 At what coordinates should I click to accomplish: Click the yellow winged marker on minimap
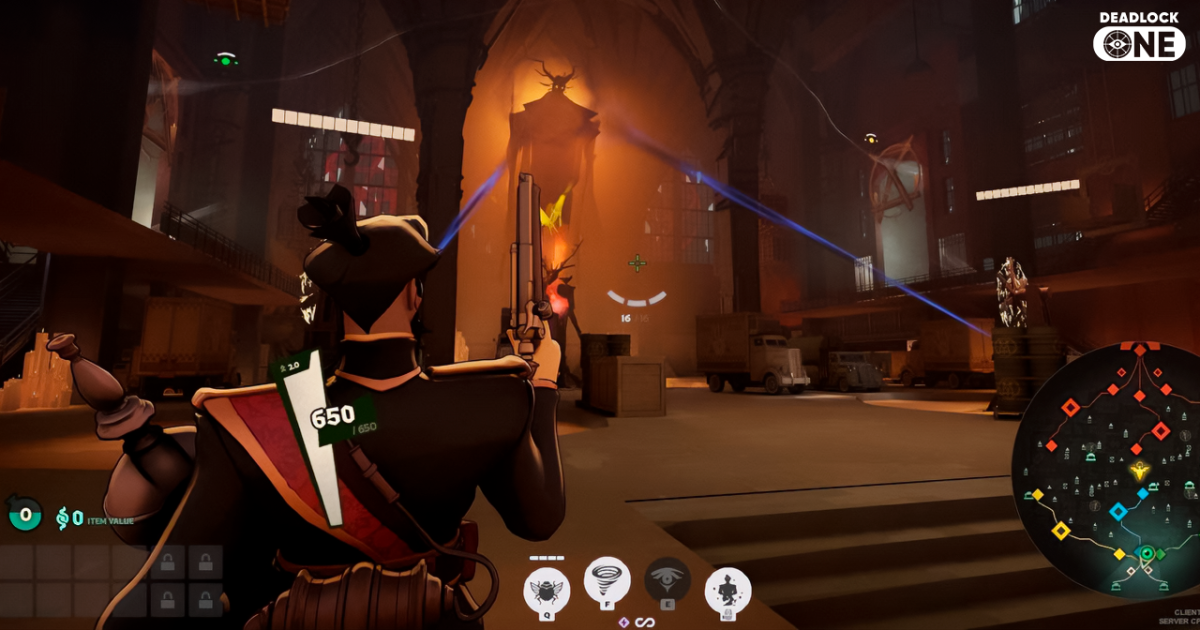coord(1138,470)
